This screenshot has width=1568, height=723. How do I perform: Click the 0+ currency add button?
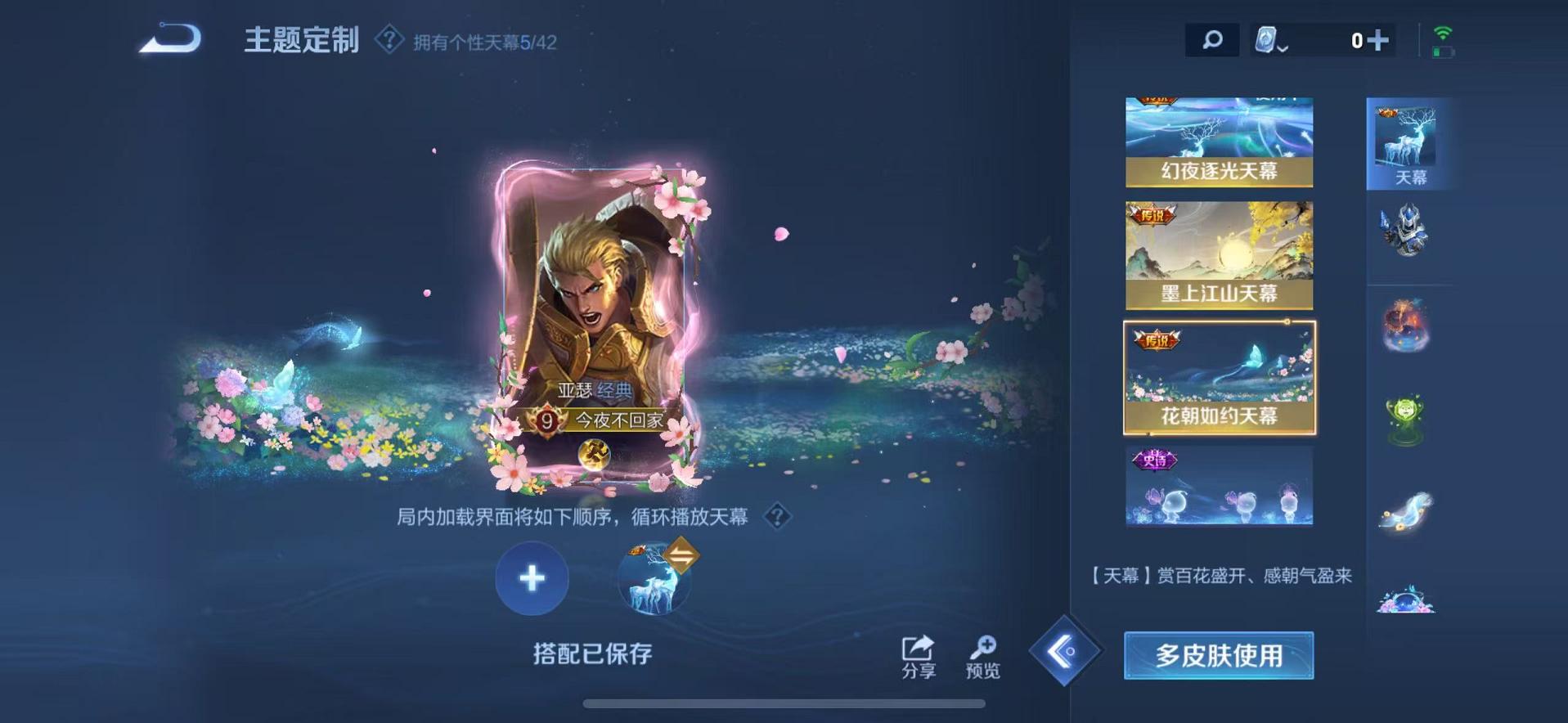coord(1378,38)
